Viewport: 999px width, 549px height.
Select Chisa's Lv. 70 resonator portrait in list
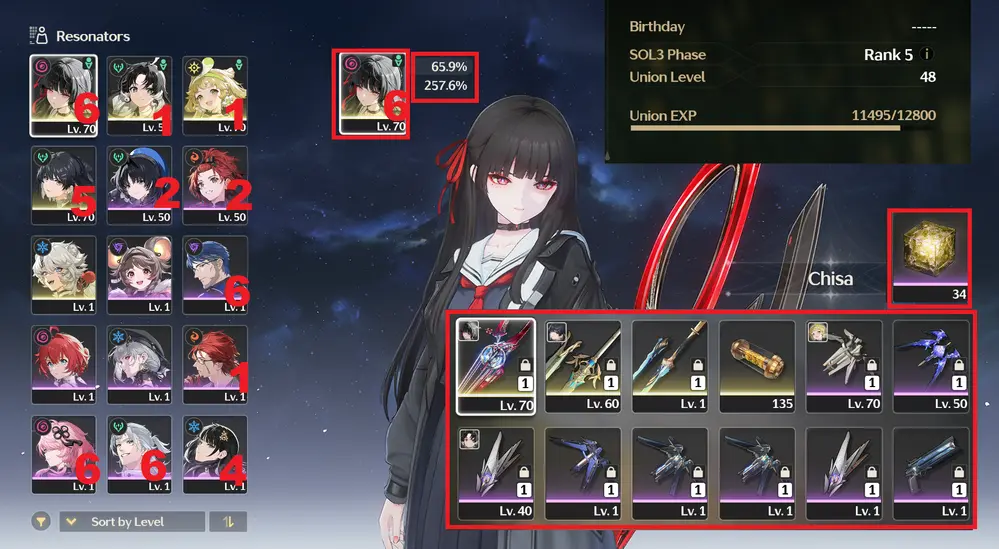[x=64, y=95]
